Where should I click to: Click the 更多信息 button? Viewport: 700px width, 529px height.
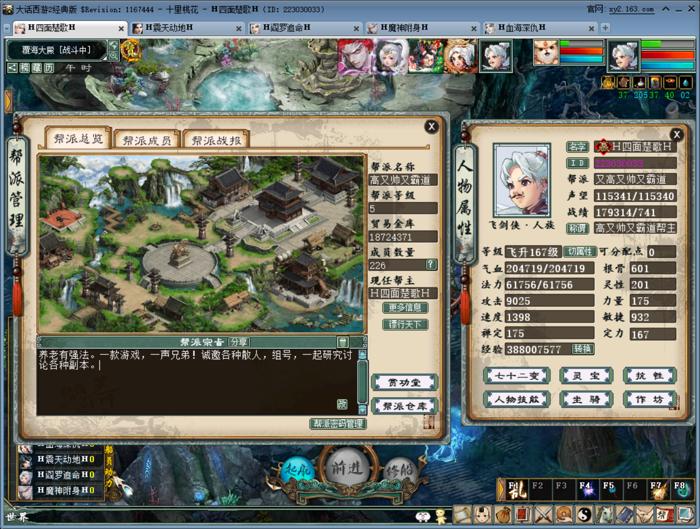406,309
